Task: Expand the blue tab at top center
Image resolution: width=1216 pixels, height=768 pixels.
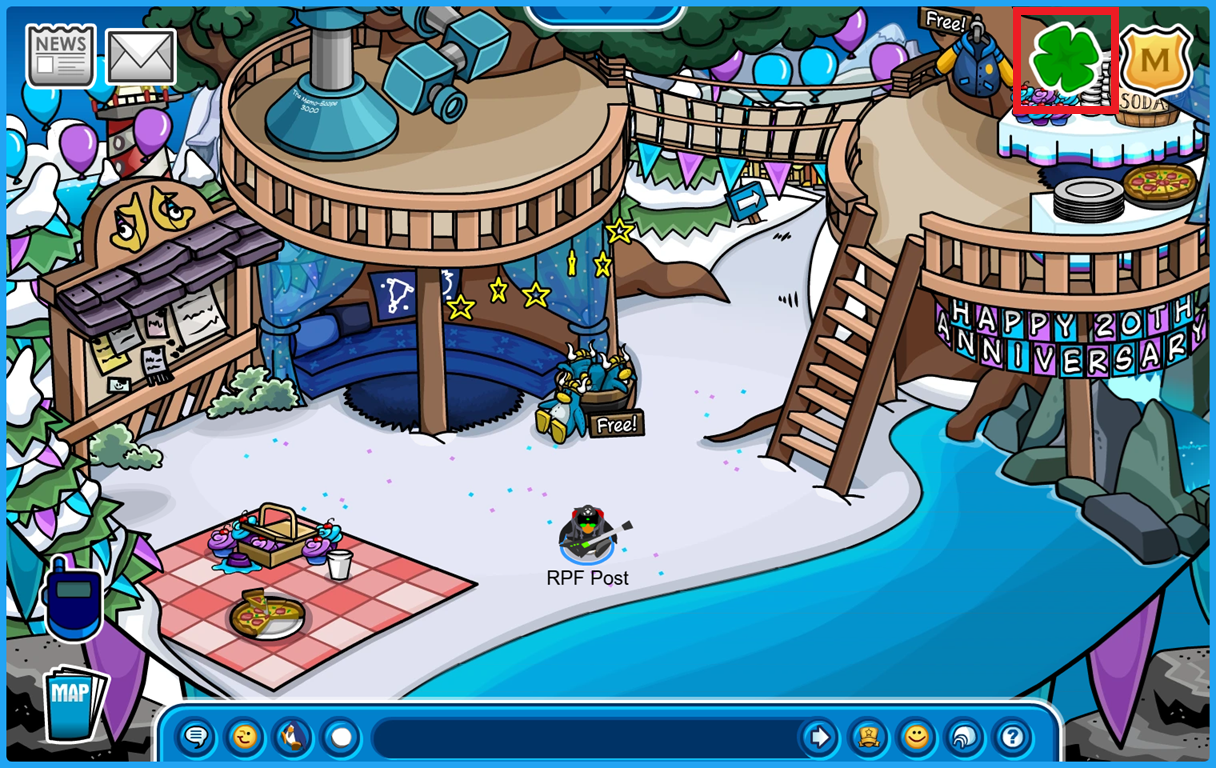Action: [x=604, y=14]
